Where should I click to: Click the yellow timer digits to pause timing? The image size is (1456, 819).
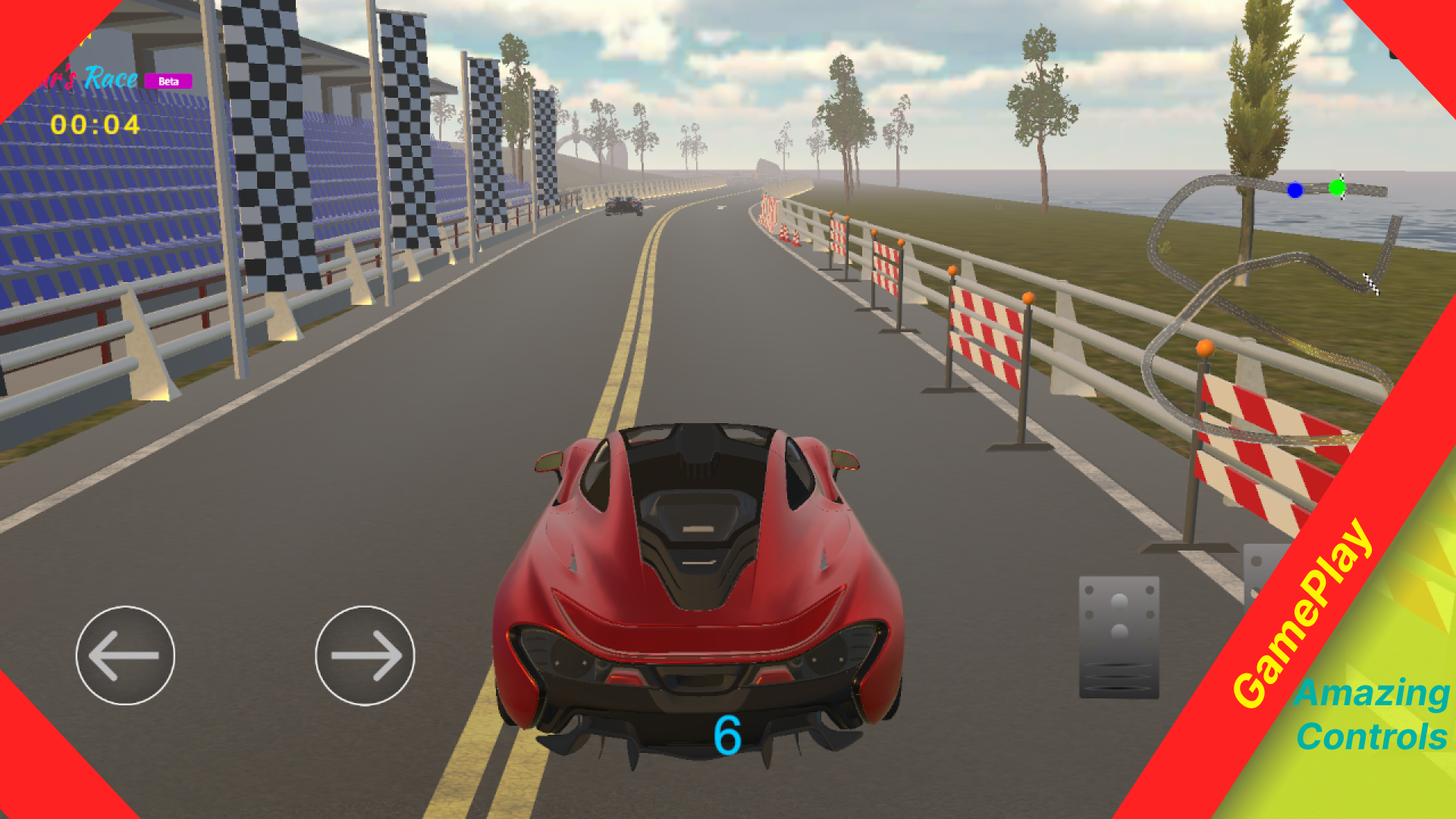96,126
